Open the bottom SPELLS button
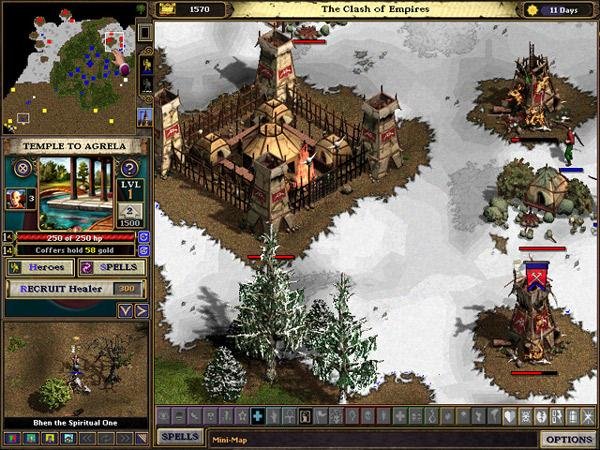The image size is (600, 450). pyautogui.click(x=180, y=438)
